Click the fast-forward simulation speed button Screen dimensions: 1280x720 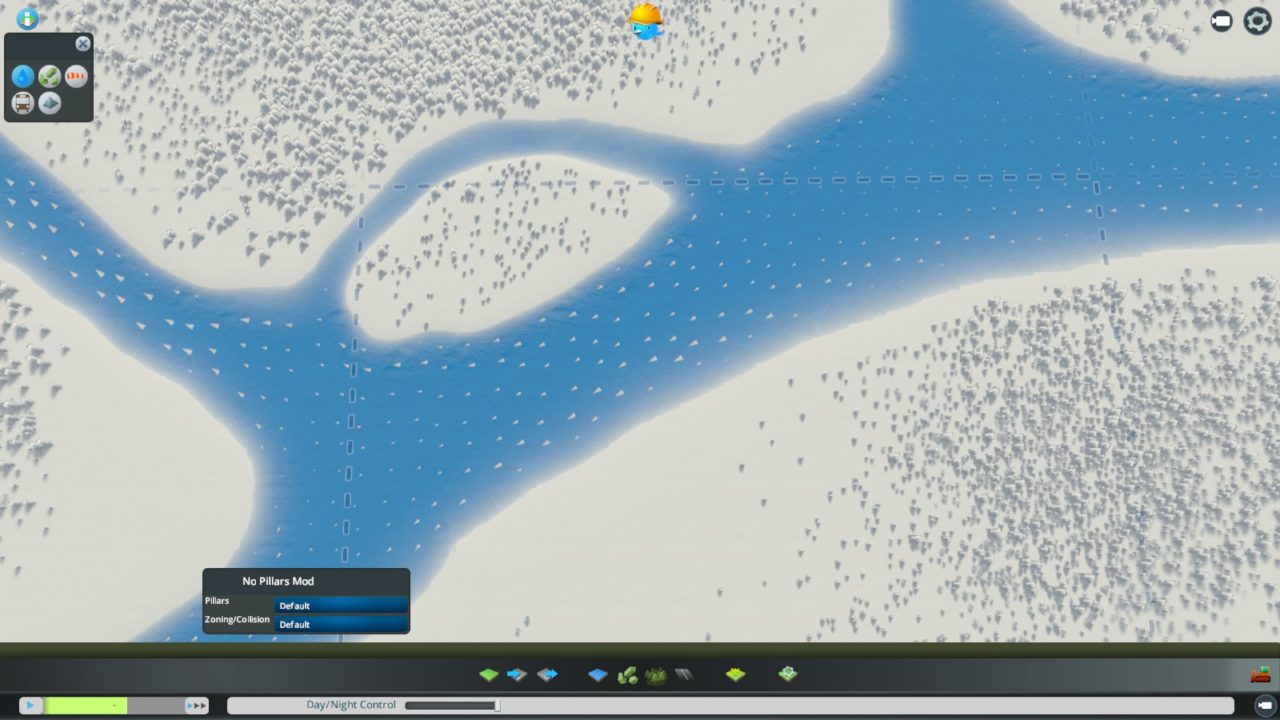[197, 705]
